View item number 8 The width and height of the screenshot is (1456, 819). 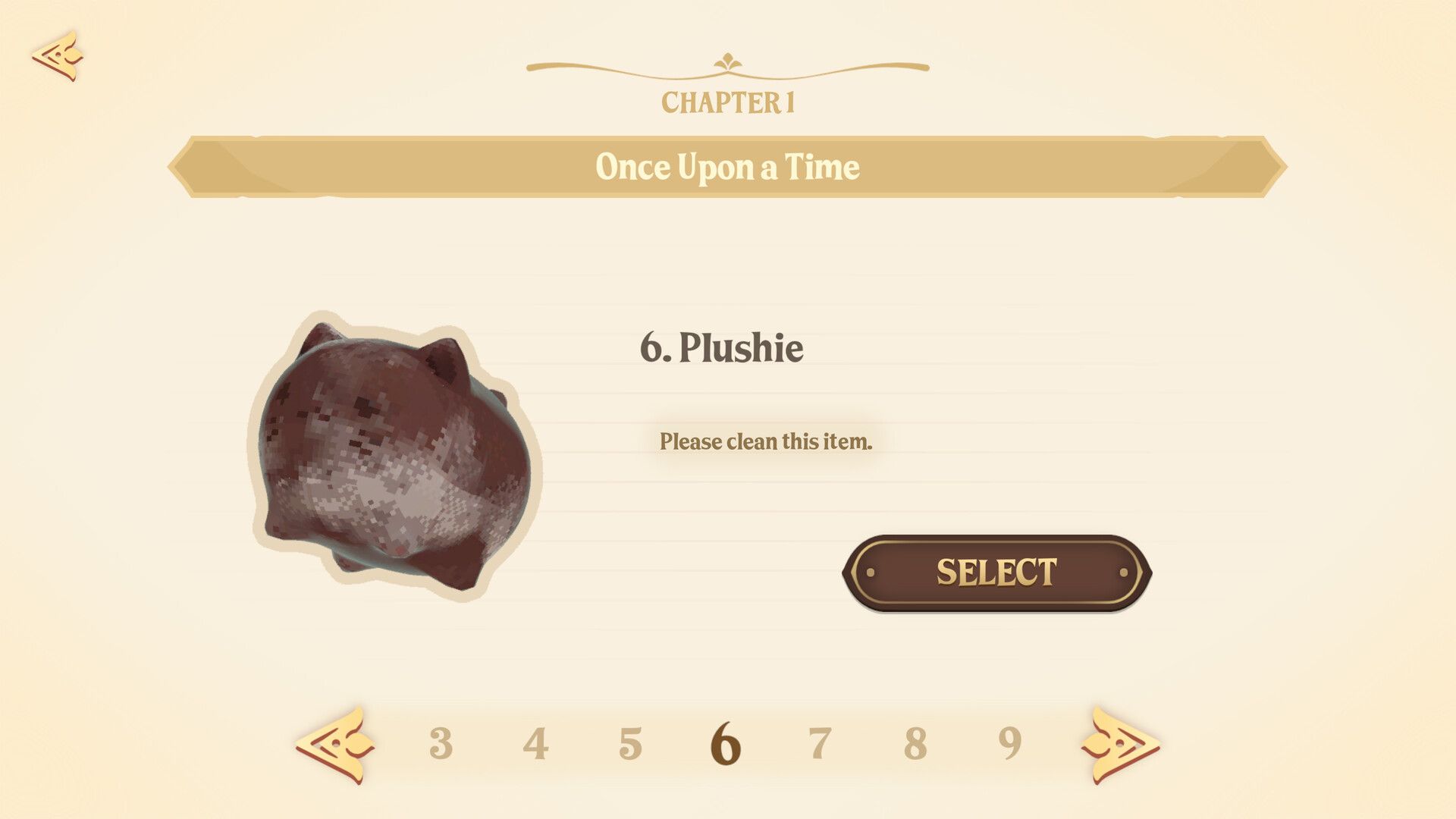coord(915,744)
